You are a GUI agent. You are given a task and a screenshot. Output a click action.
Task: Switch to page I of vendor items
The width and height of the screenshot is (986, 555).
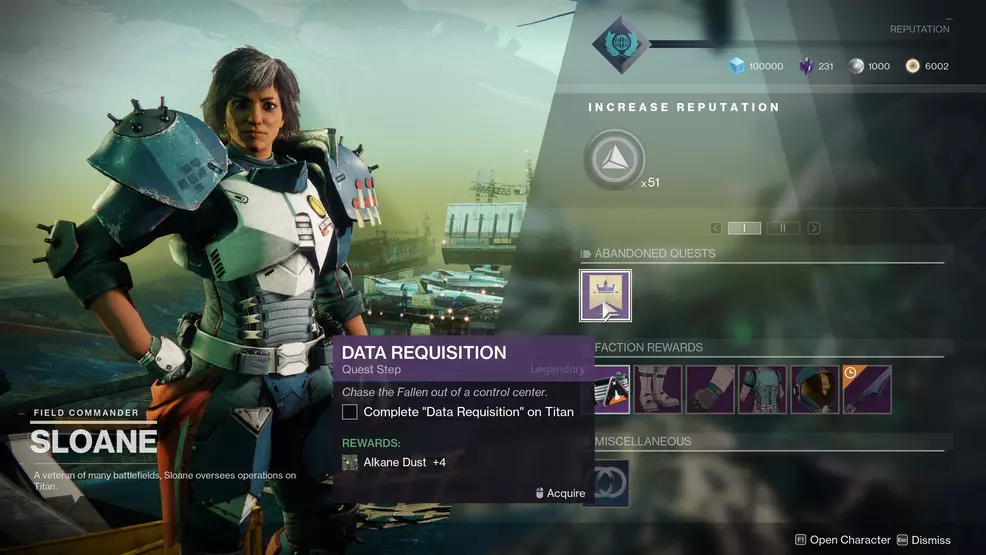pyautogui.click(x=744, y=228)
